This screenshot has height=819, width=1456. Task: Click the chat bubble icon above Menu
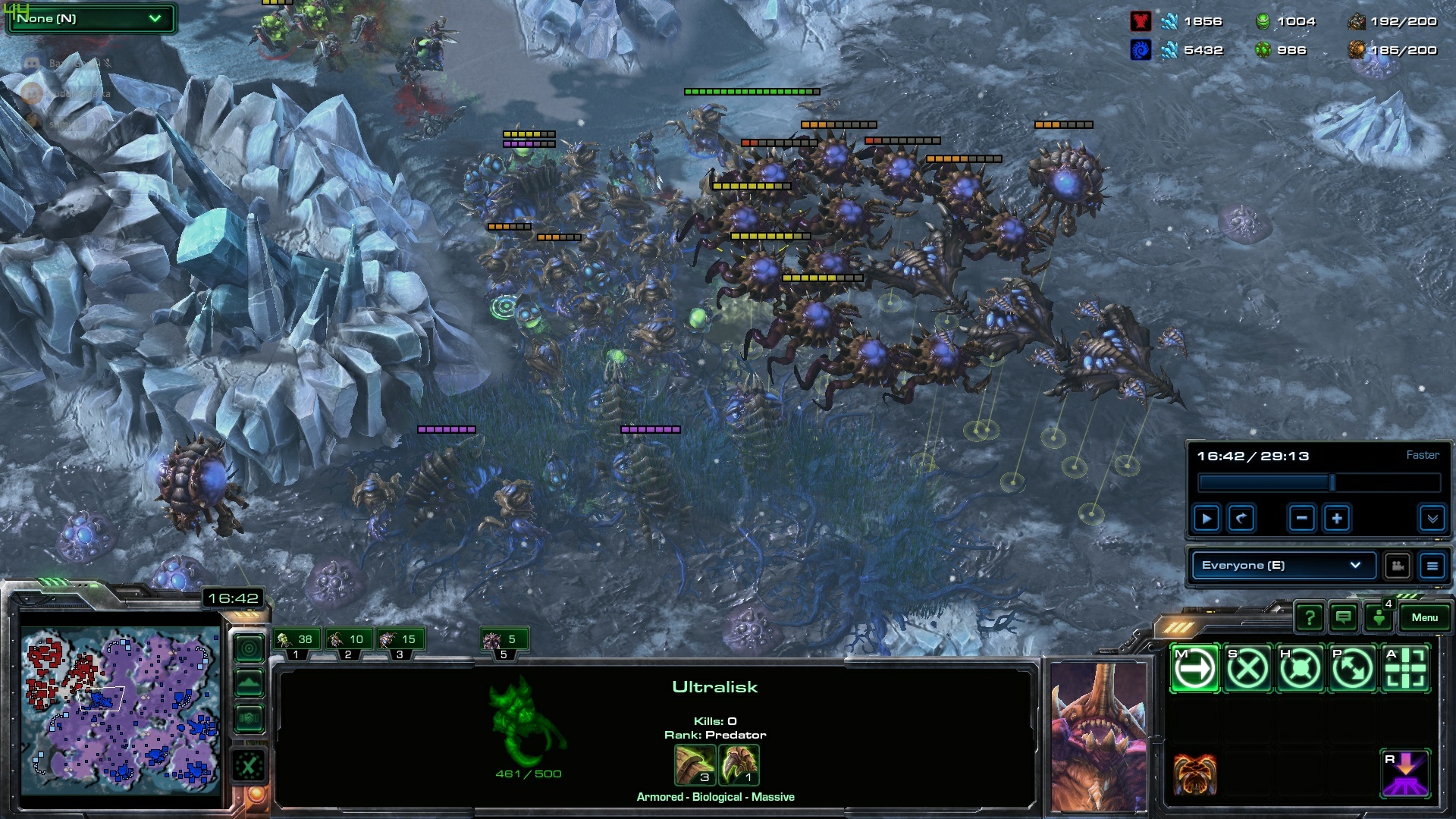[x=1343, y=617]
